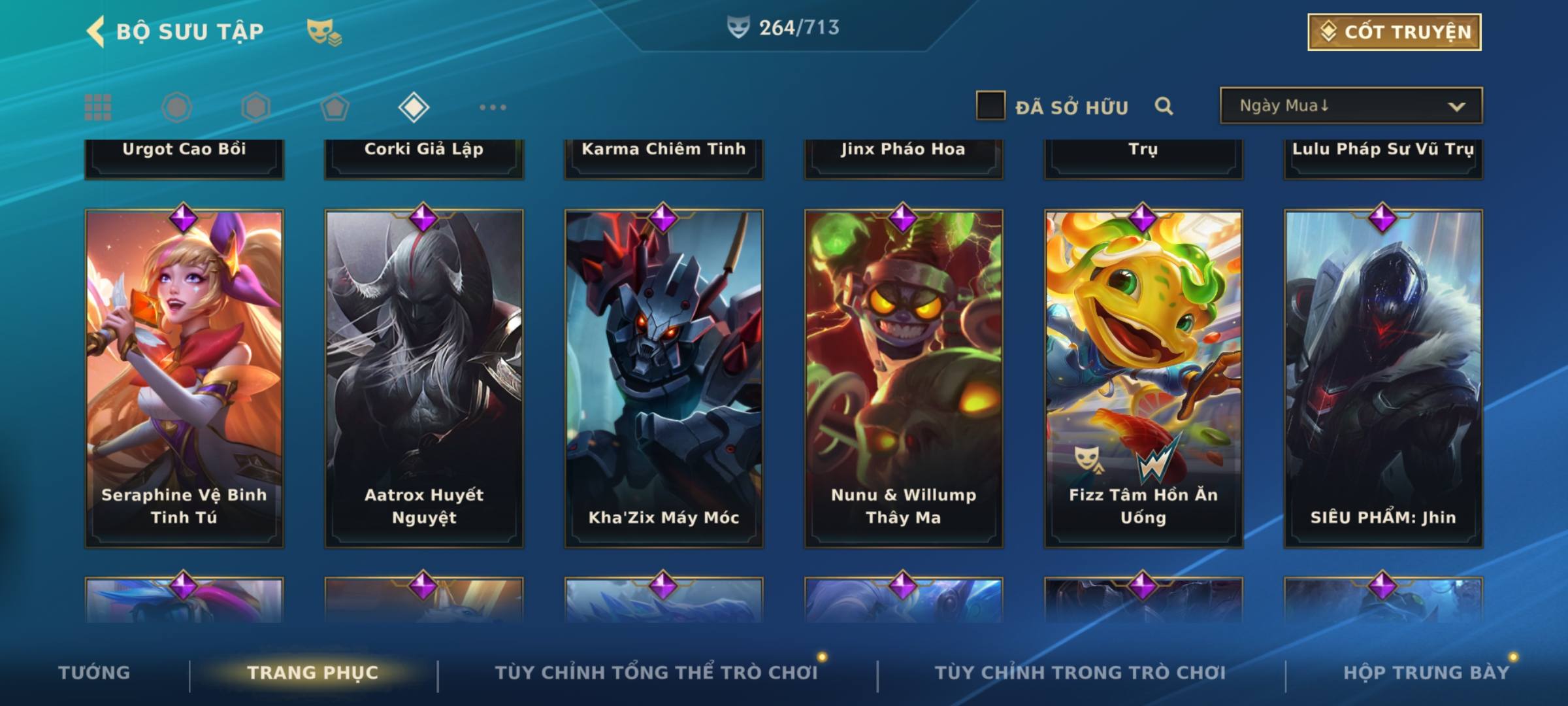Show more filters with three dots
The width and height of the screenshot is (1568, 706).
(493, 107)
